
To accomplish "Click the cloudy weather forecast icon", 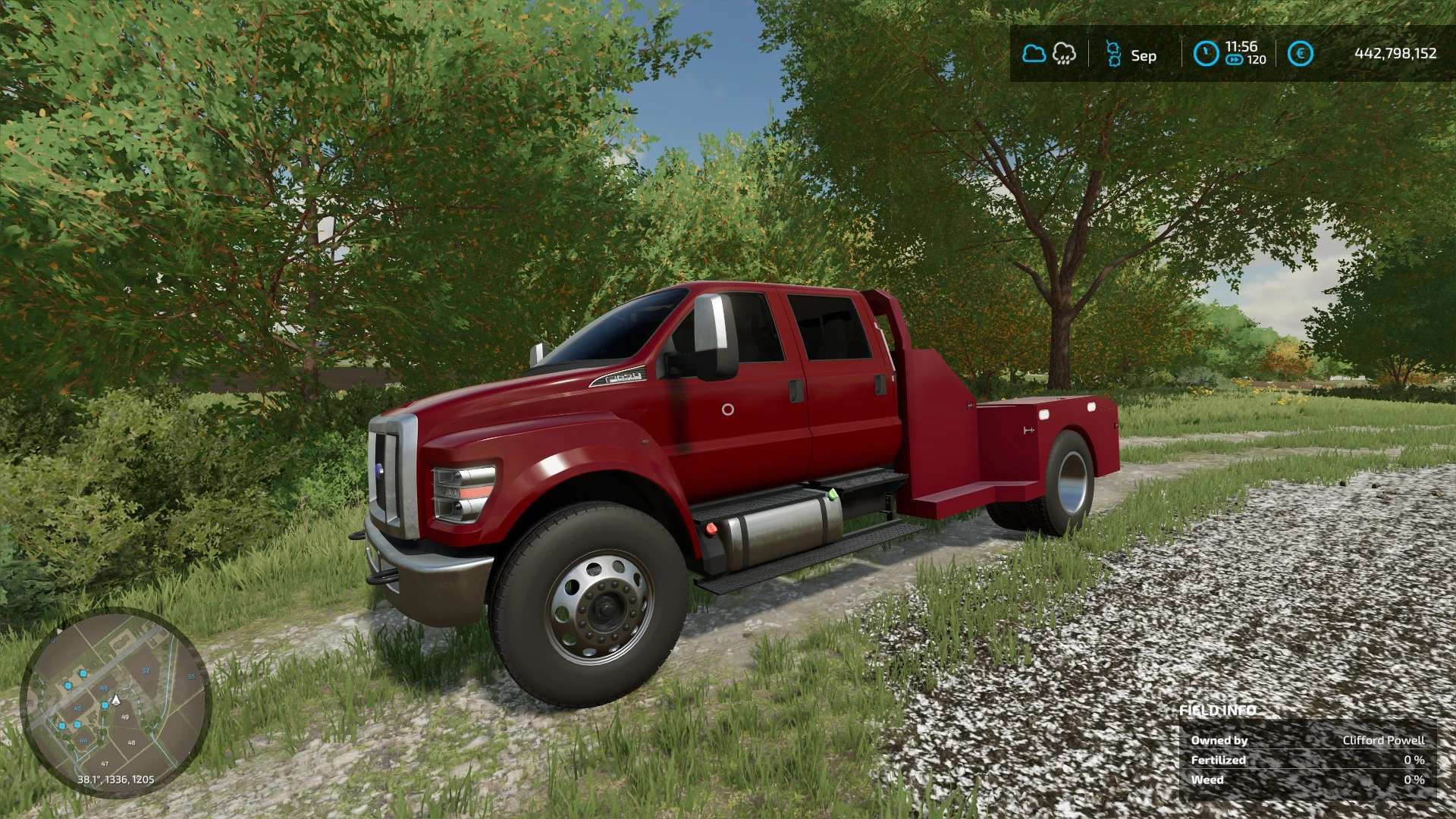I will coord(1034,54).
